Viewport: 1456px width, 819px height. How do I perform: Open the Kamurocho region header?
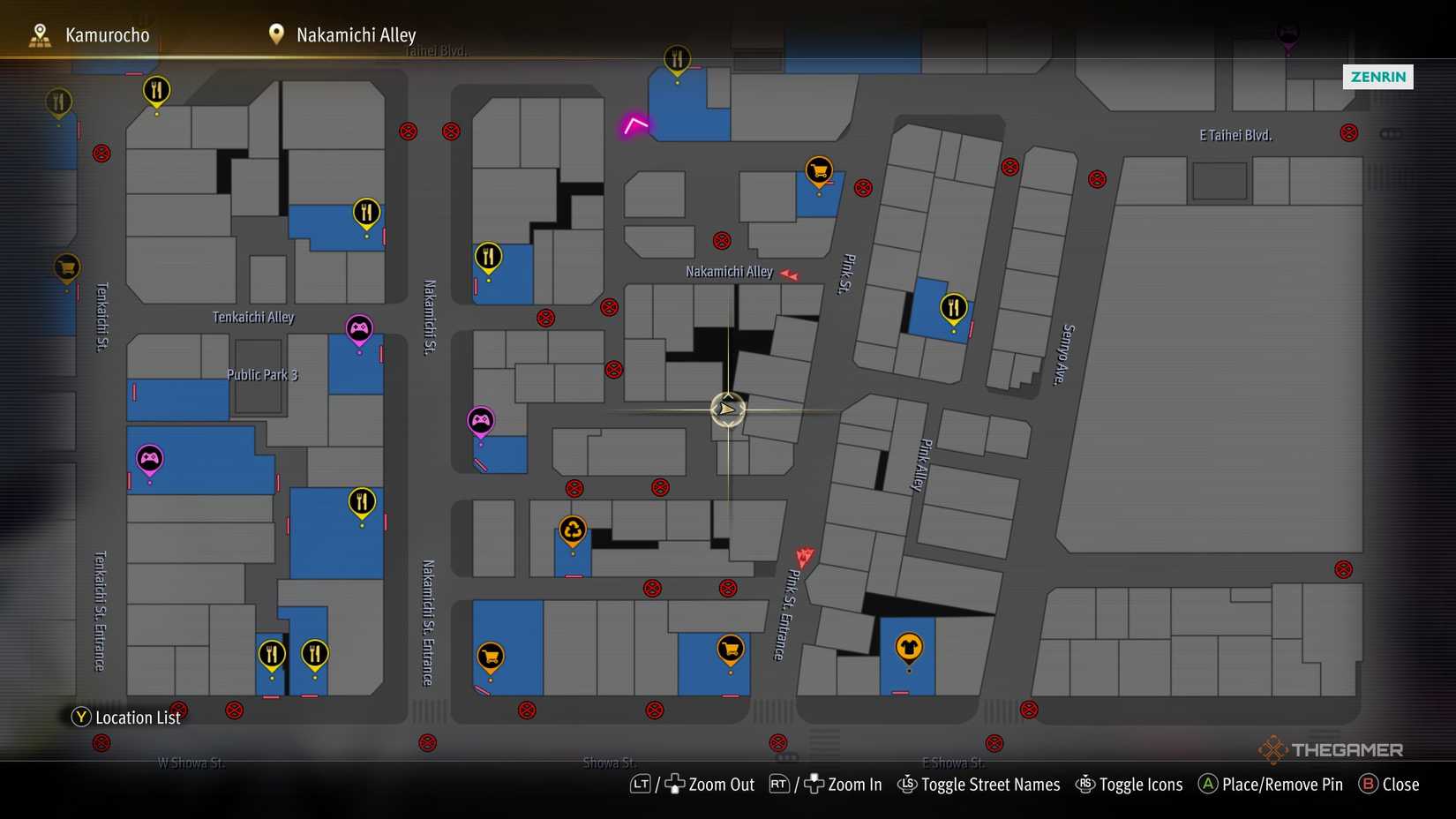pyautogui.click(x=106, y=34)
